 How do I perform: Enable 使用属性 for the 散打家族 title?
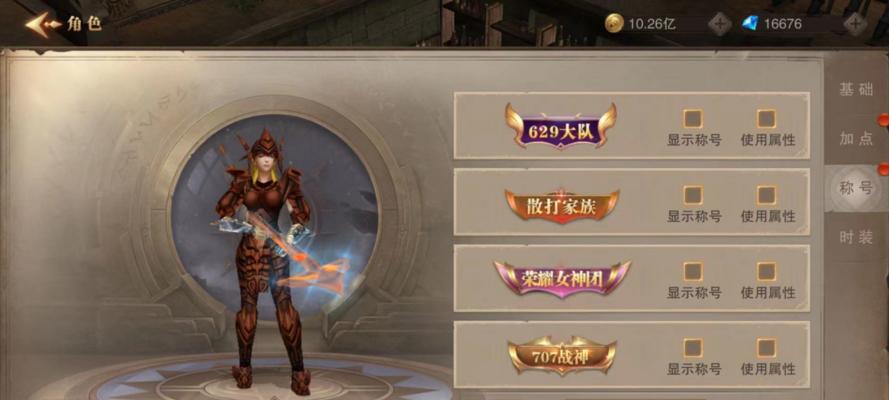pos(767,195)
